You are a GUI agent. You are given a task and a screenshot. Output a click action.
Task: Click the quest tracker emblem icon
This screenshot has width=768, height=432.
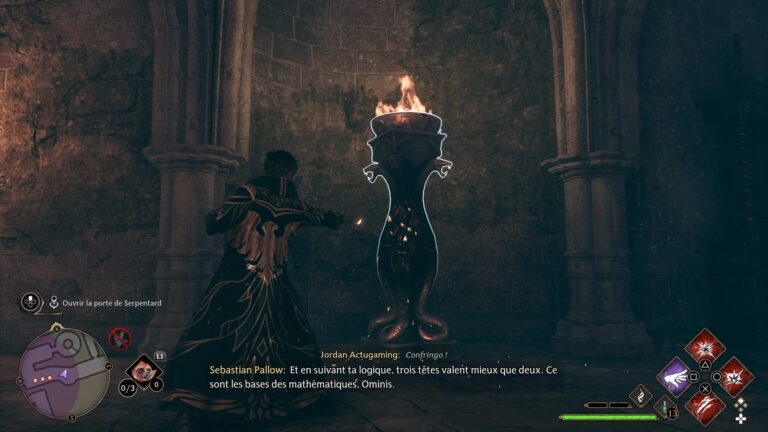point(32,302)
